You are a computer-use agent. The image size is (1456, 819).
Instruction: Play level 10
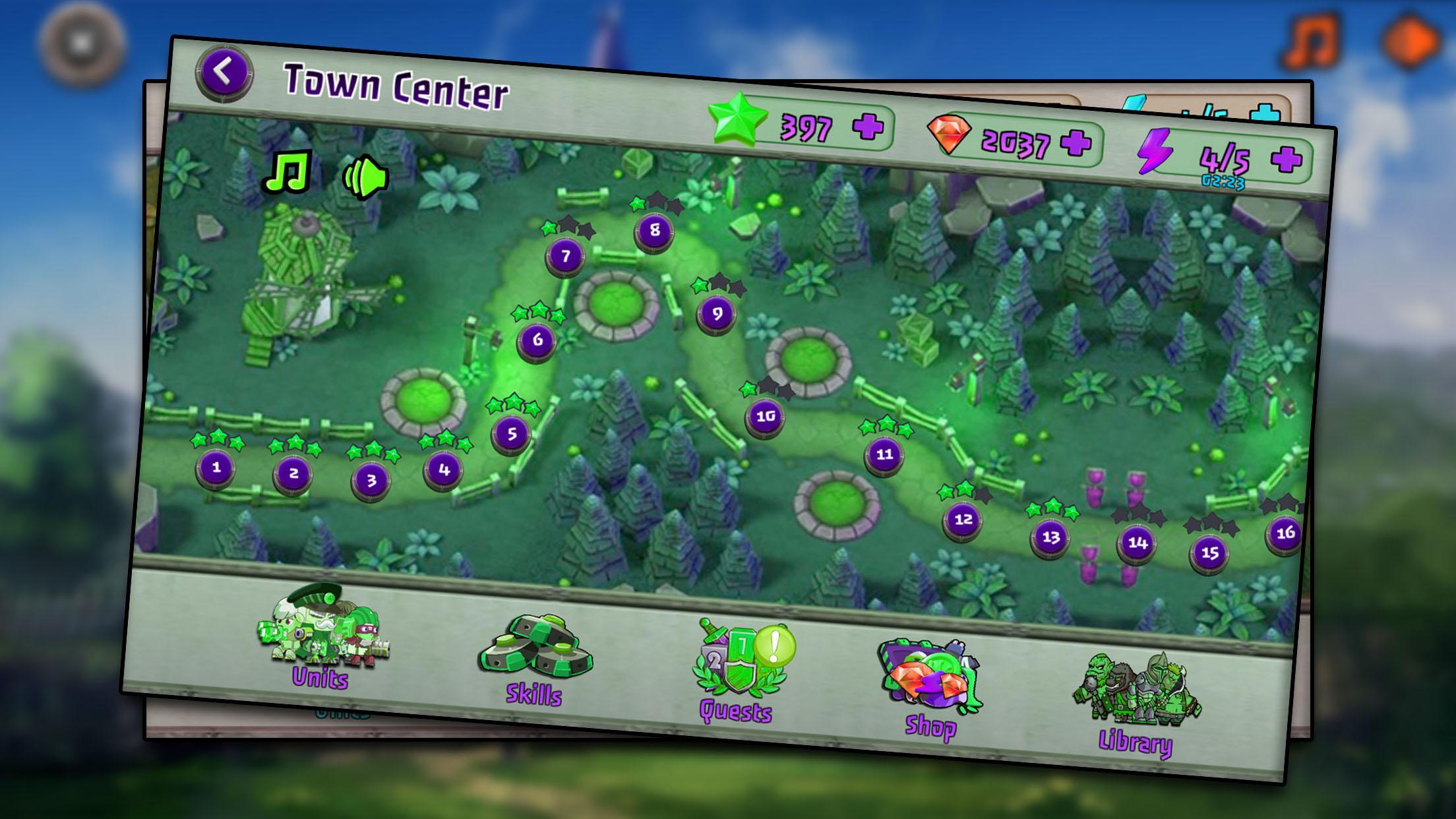point(765,417)
